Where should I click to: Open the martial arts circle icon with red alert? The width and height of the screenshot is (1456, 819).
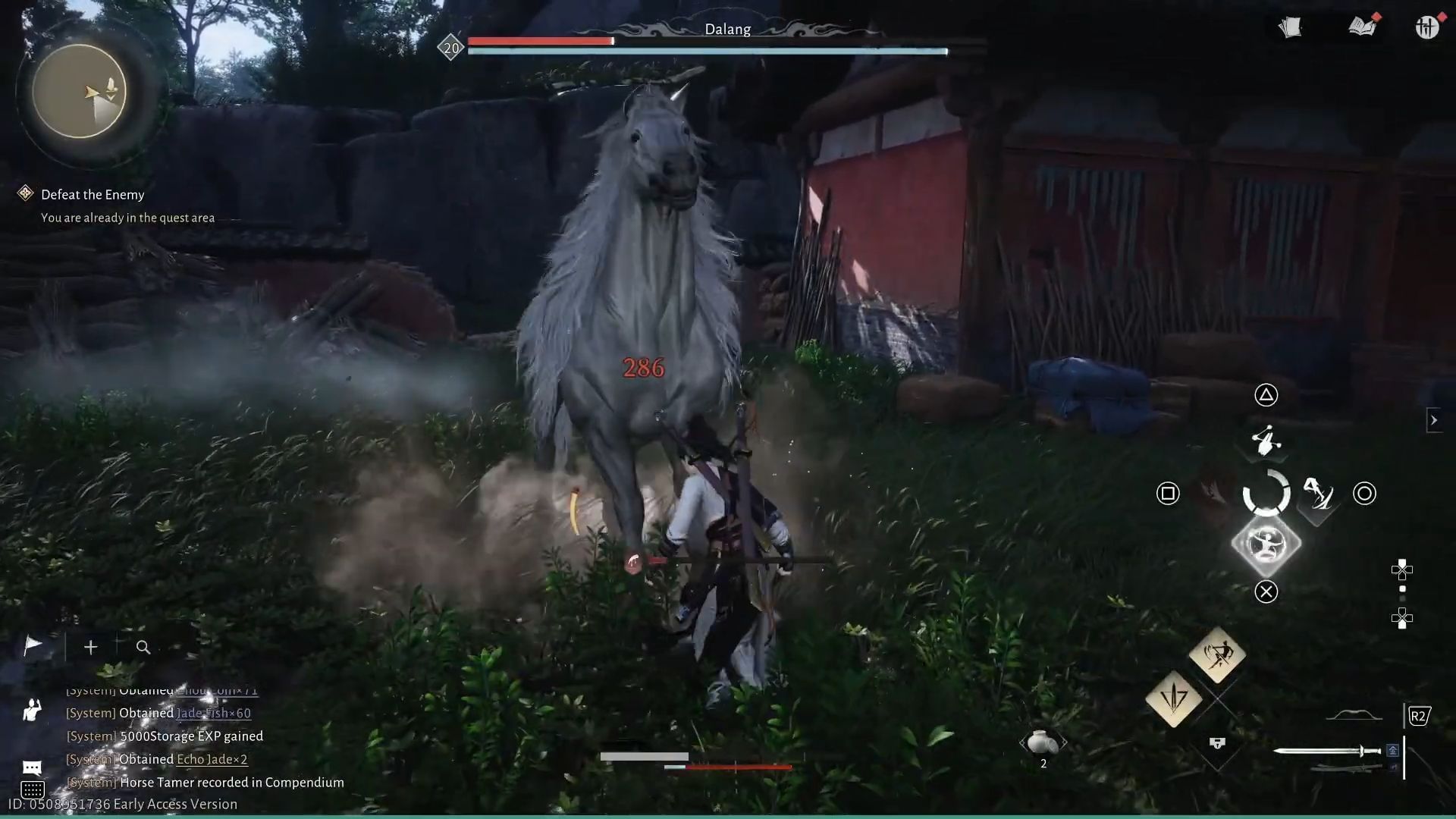coord(1429,27)
